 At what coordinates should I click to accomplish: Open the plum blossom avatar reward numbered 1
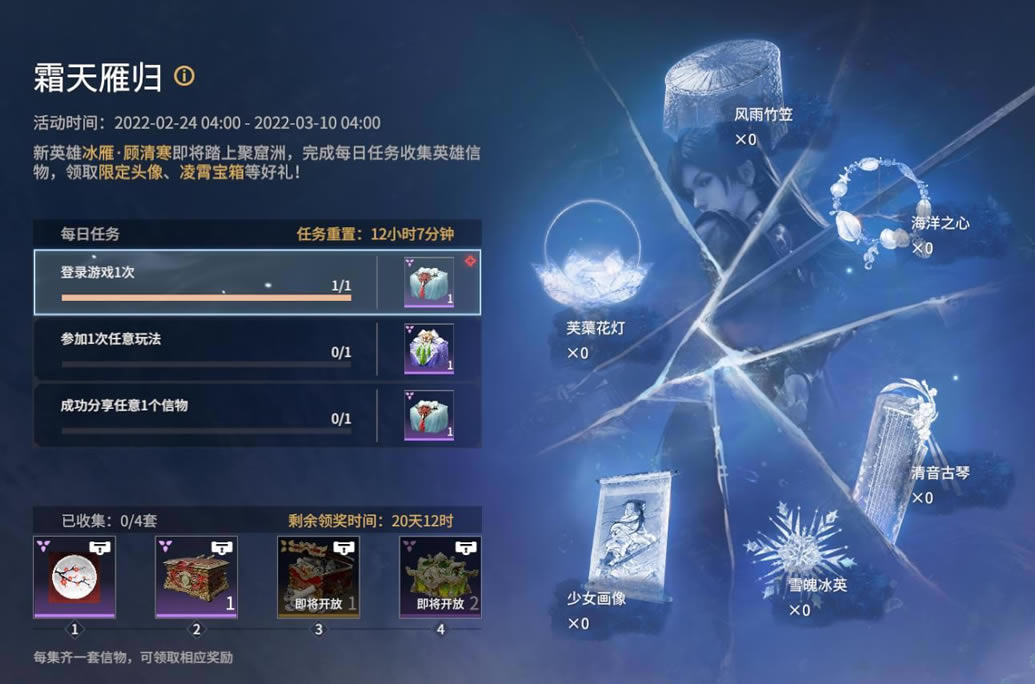(x=74, y=577)
